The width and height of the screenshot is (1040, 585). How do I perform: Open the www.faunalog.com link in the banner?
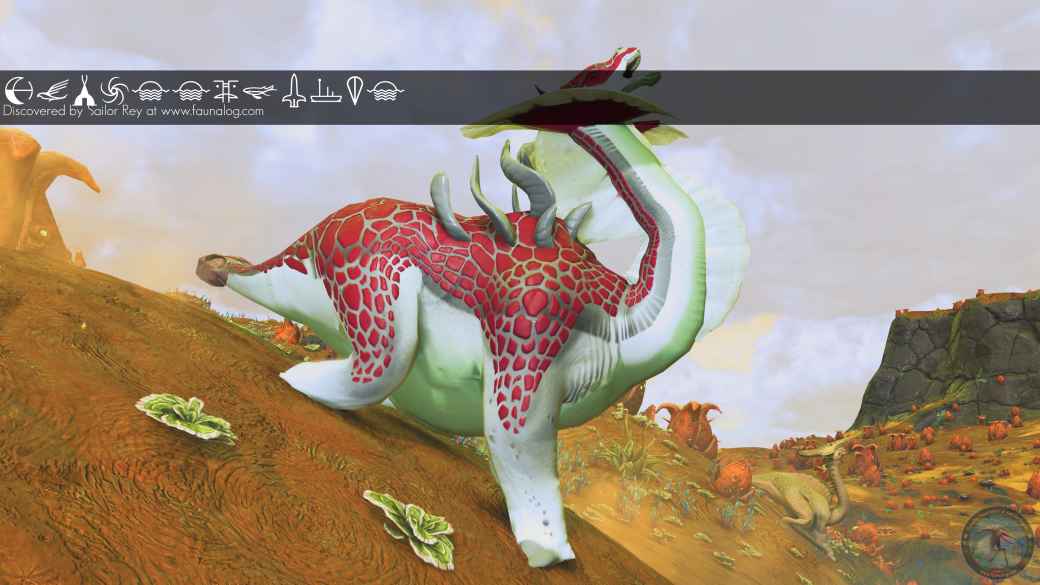point(212,112)
